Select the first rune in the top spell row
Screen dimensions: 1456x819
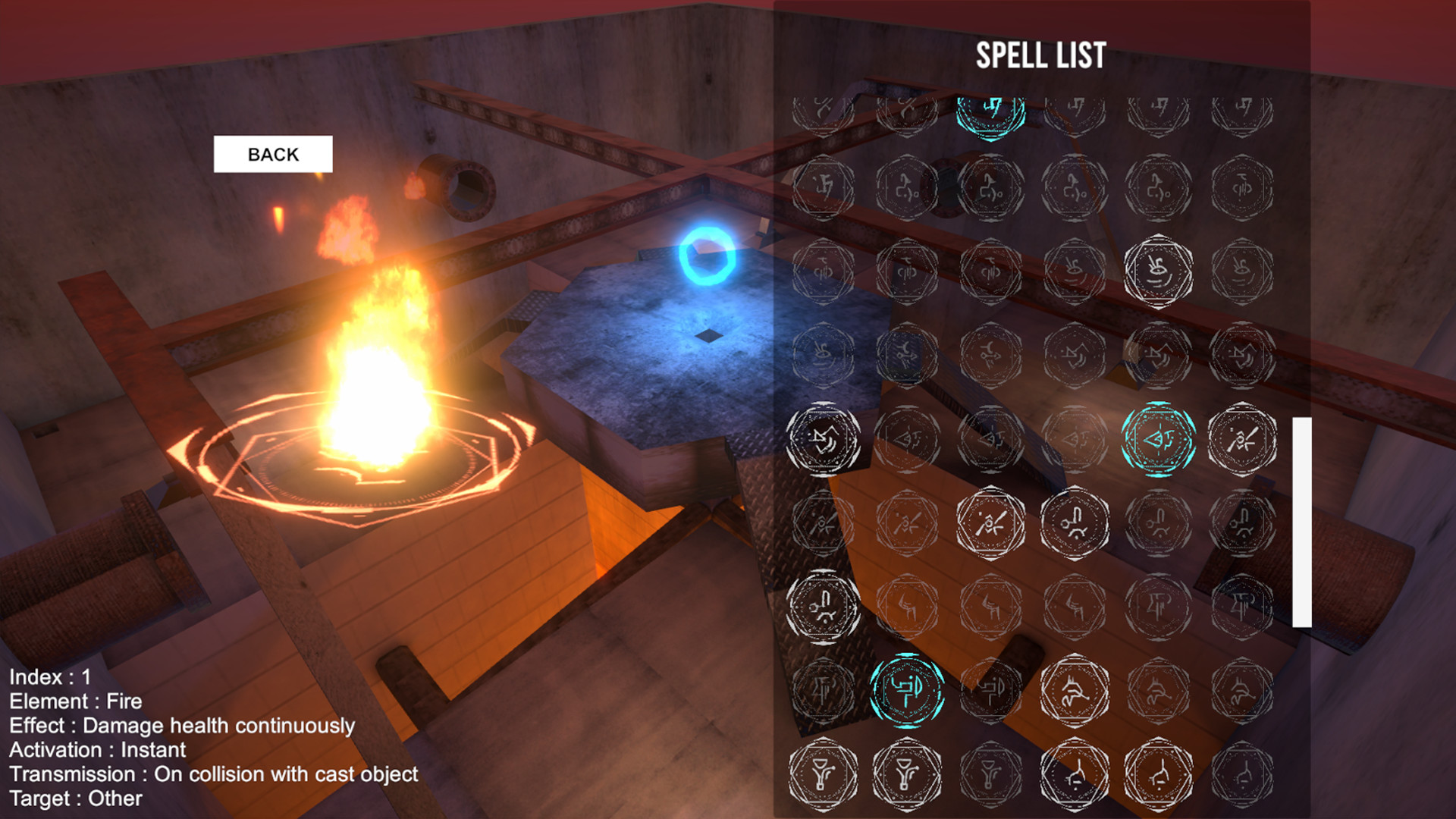tap(823, 110)
